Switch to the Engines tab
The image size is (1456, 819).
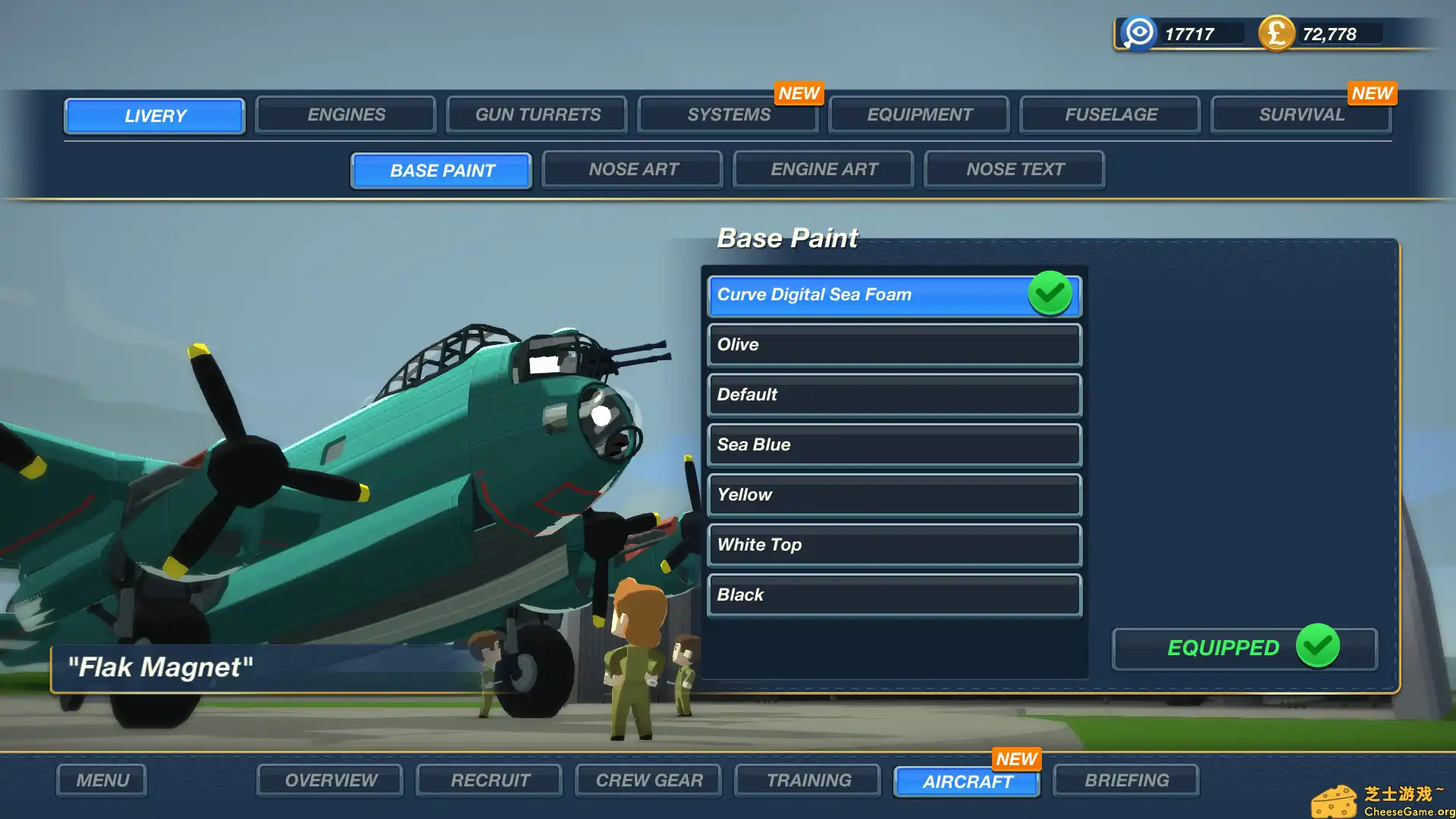click(x=345, y=115)
